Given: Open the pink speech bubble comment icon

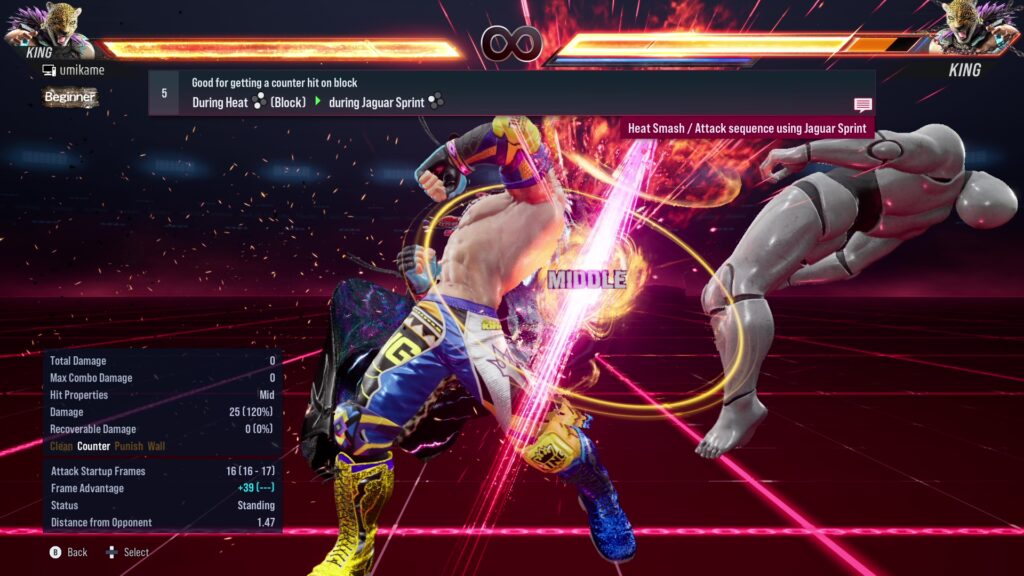Looking at the screenshot, I should (862, 105).
